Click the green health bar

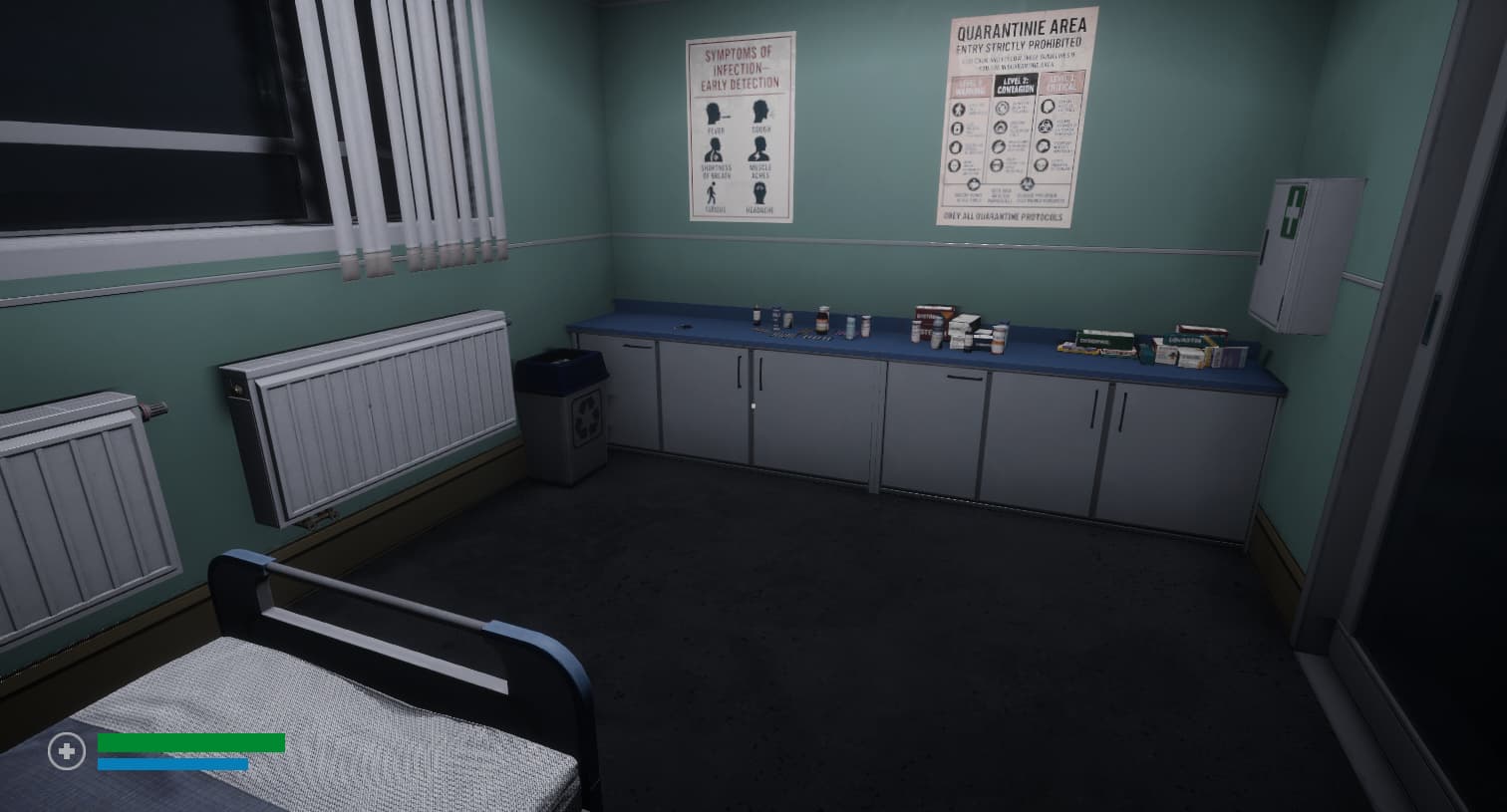pyautogui.click(x=189, y=742)
